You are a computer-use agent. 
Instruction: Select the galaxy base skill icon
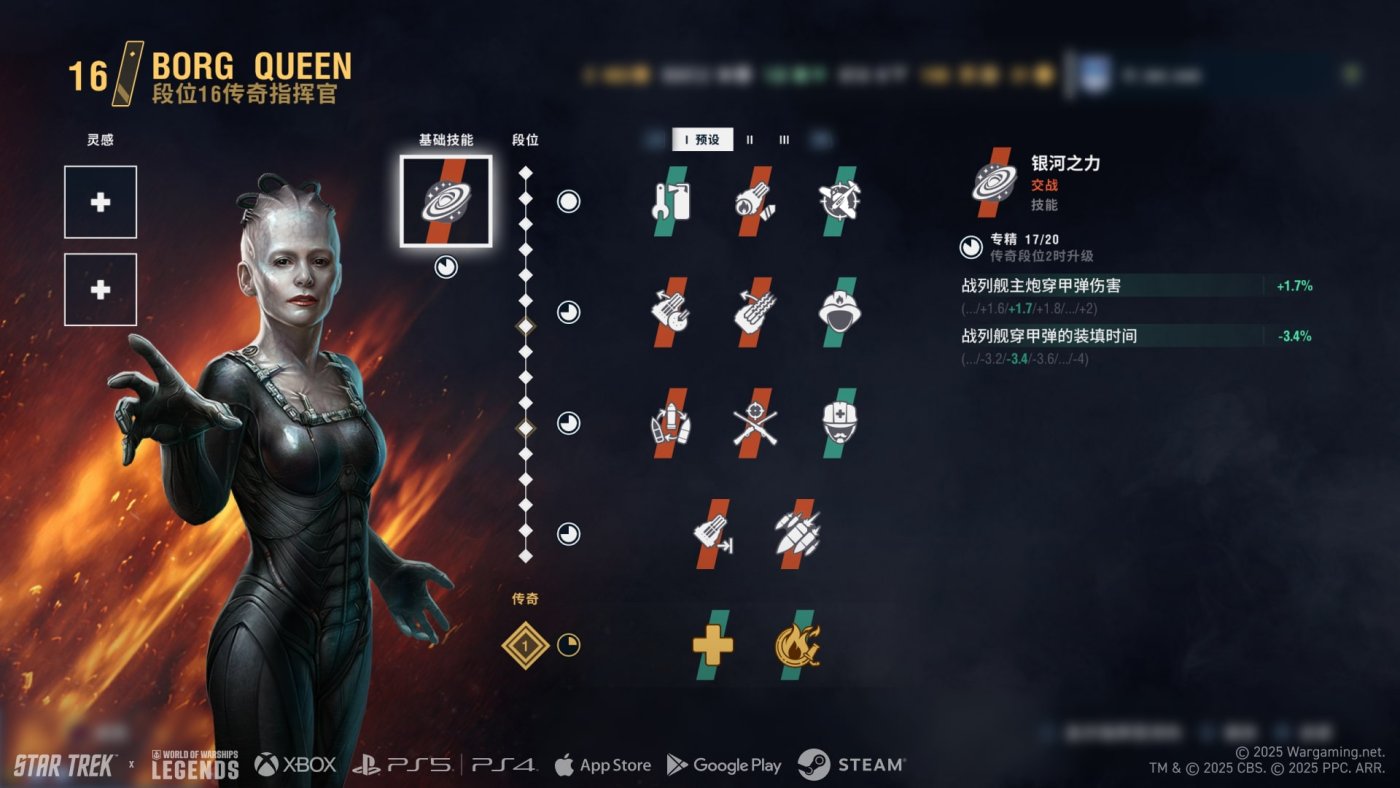click(445, 201)
